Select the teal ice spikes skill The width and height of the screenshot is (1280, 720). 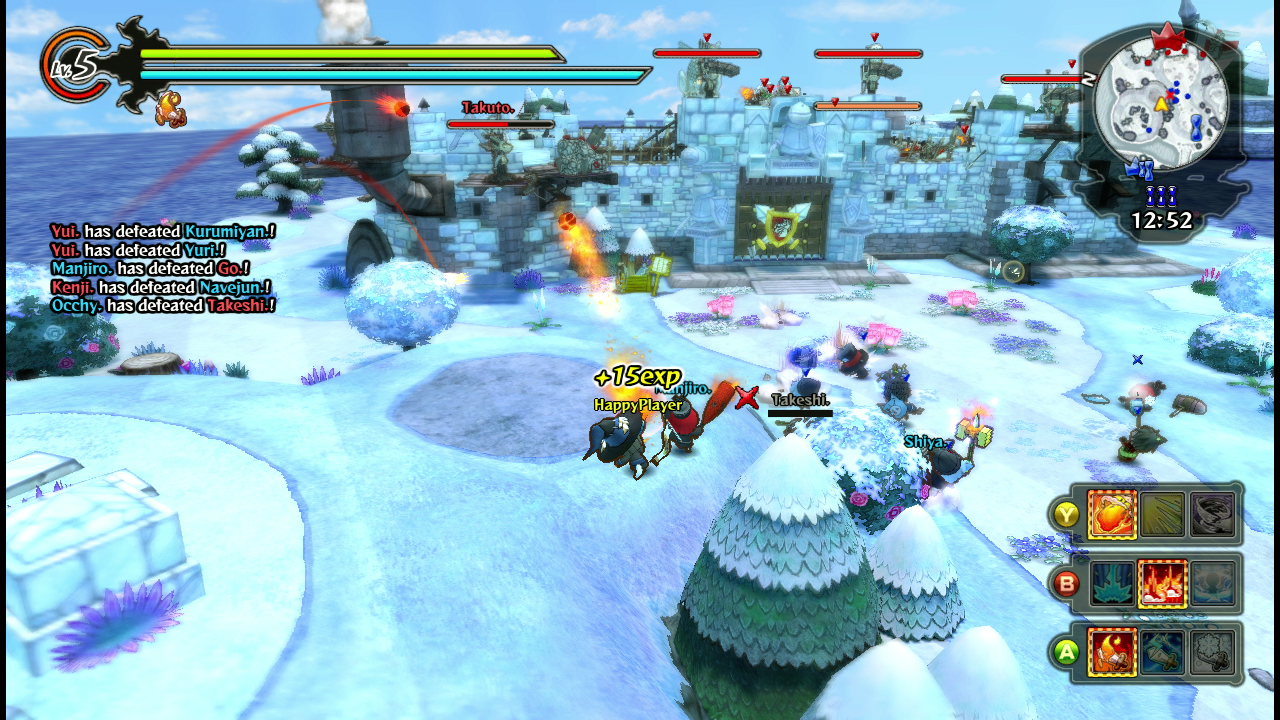(1112, 583)
